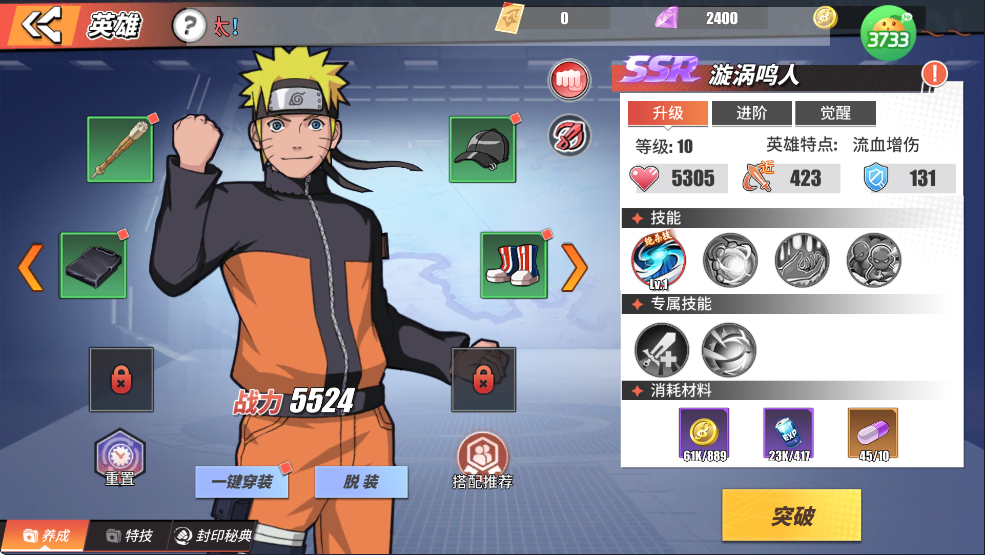Open the 封印秘典 bottom tab
985x555 pixels.
213,536
